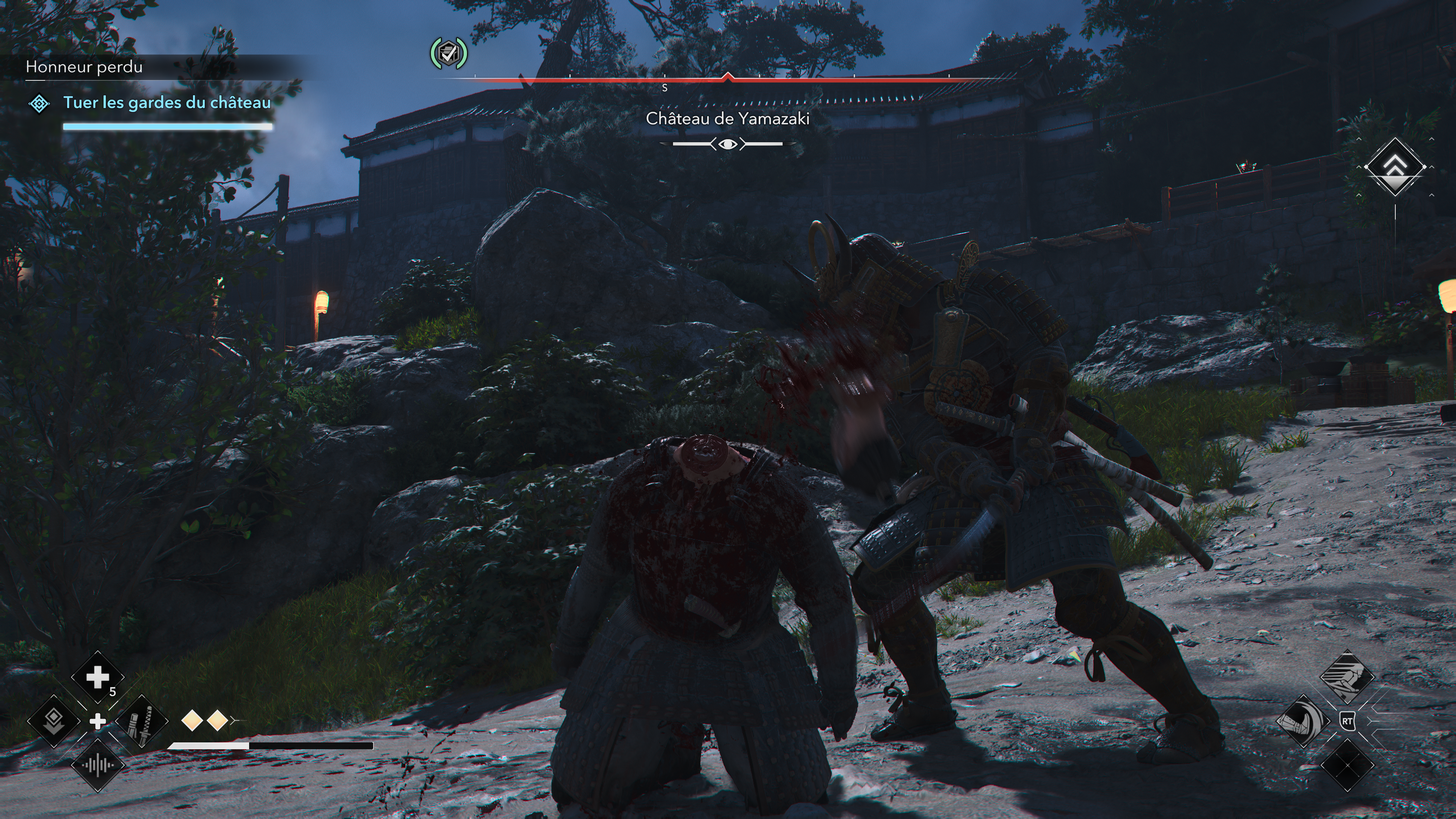Screen dimensions: 1456x819
Task: Activate the sound wave whistle icon
Action: (x=97, y=765)
